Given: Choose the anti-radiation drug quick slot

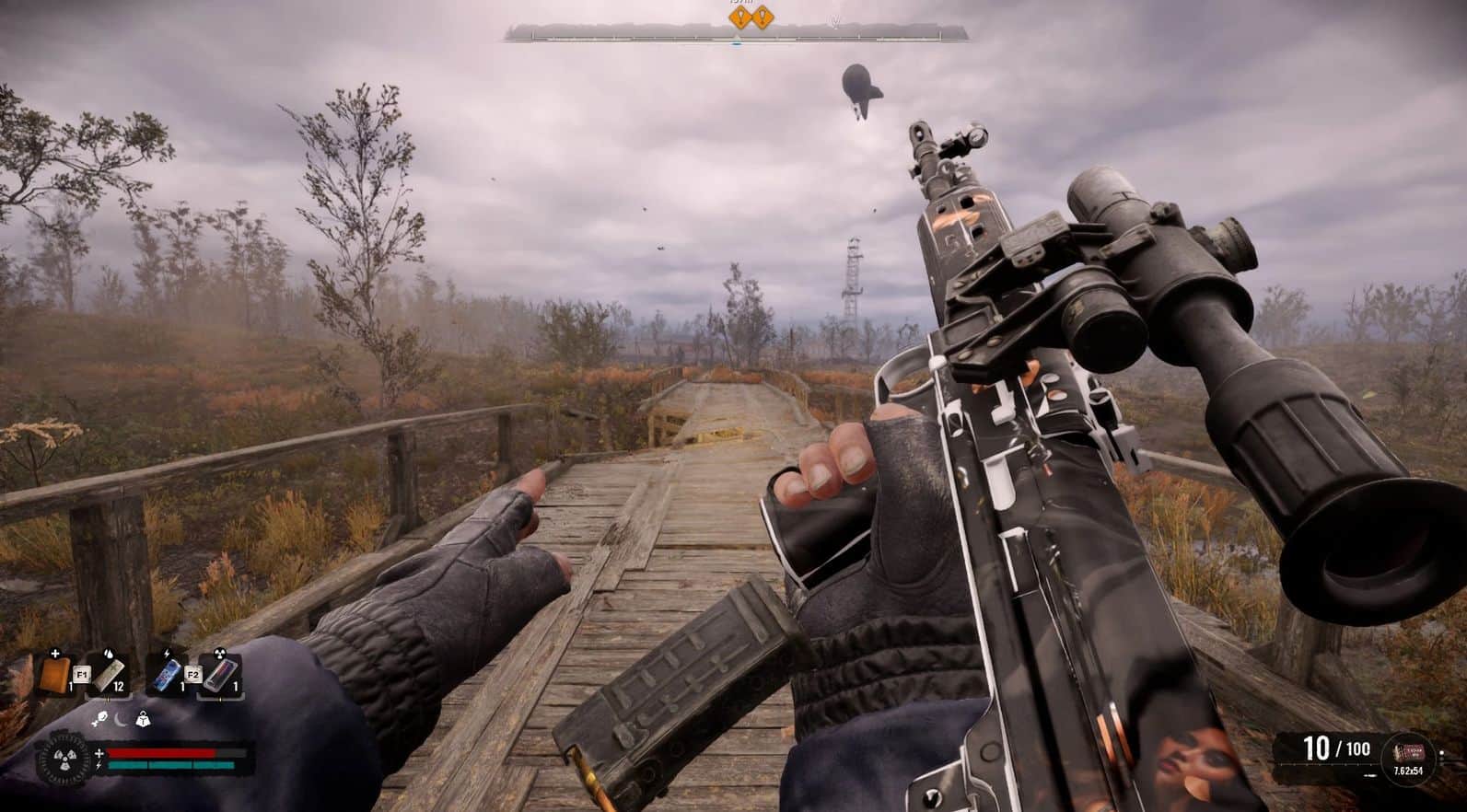Looking at the screenshot, I should [x=219, y=675].
